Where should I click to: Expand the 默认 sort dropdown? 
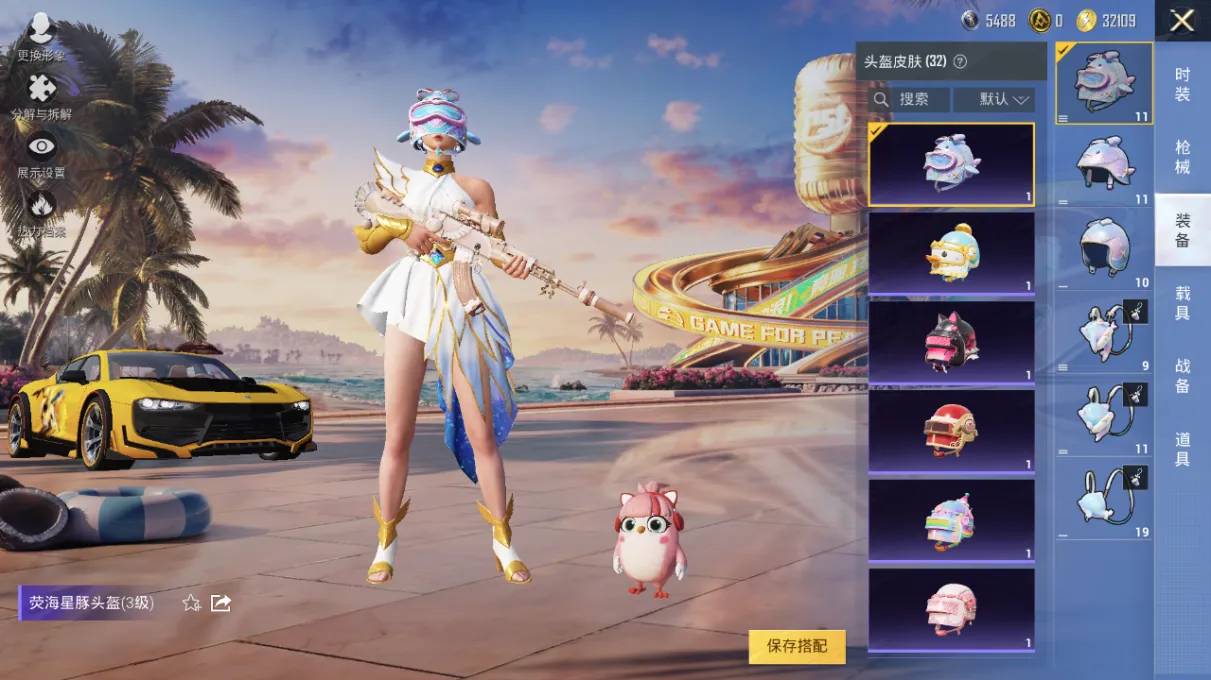993,99
